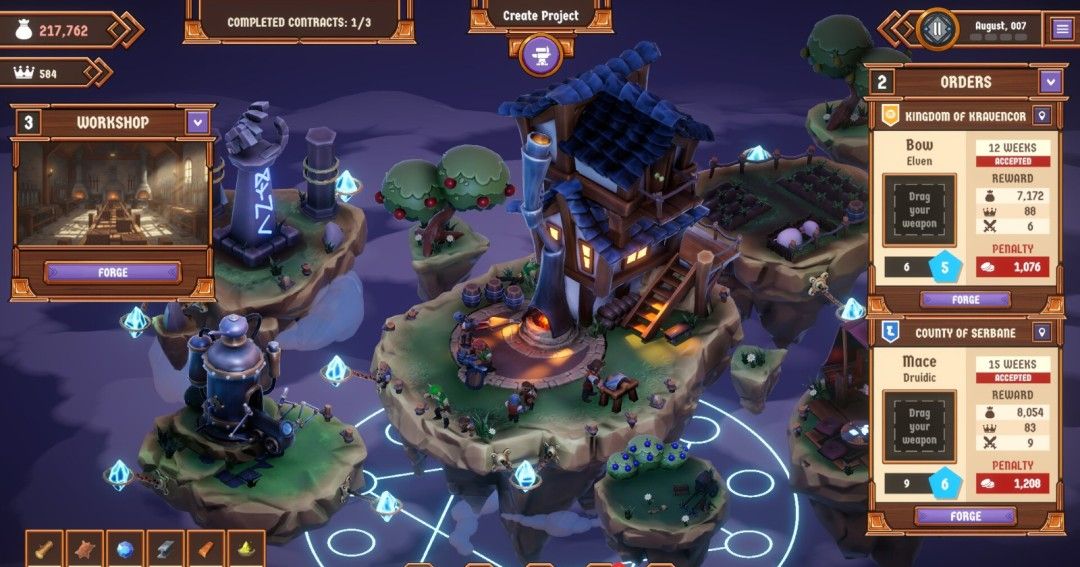Select the iron ingot resource slot

tap(165, 549)
